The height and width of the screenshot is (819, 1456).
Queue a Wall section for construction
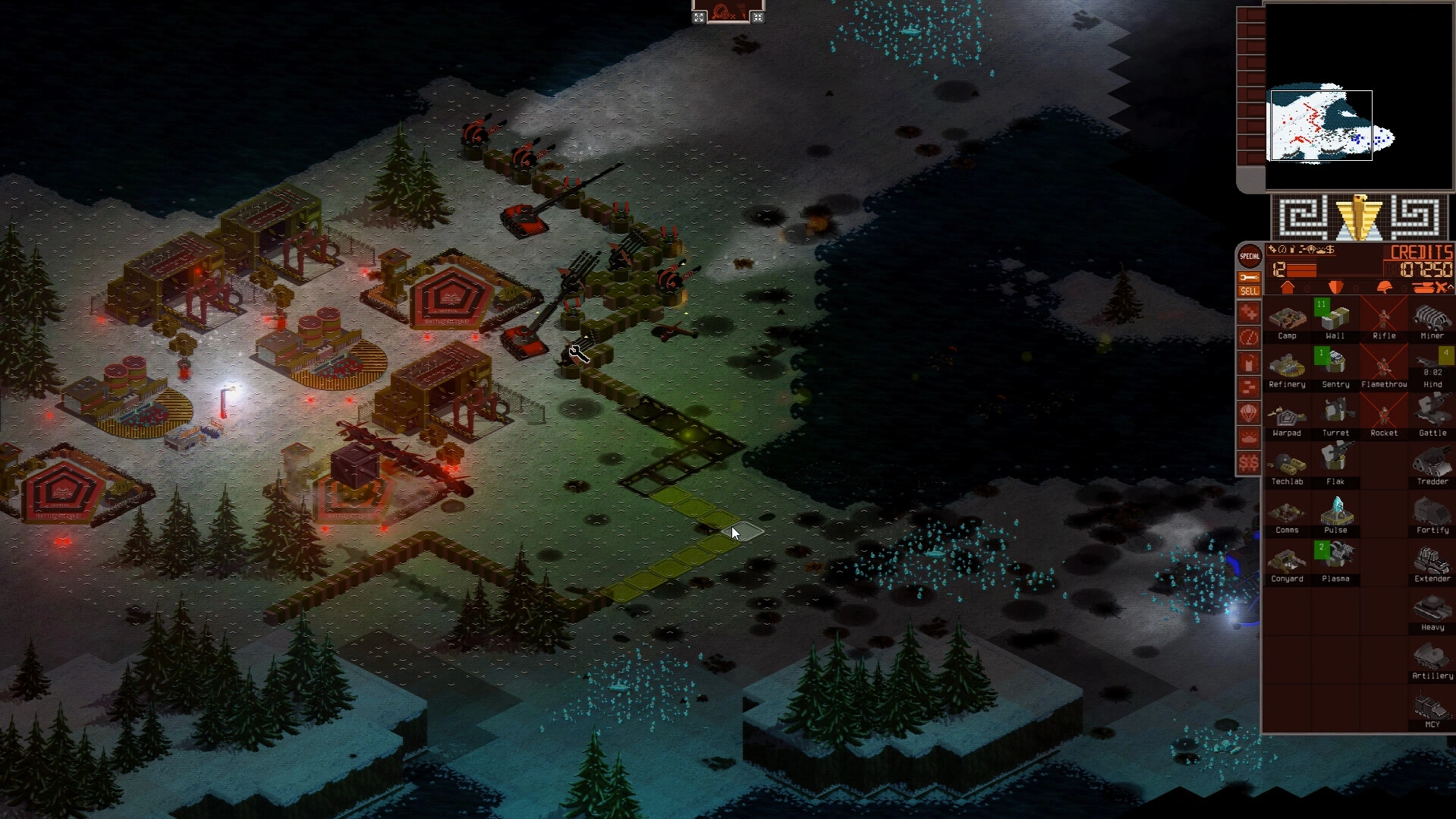pos(1336,319)
